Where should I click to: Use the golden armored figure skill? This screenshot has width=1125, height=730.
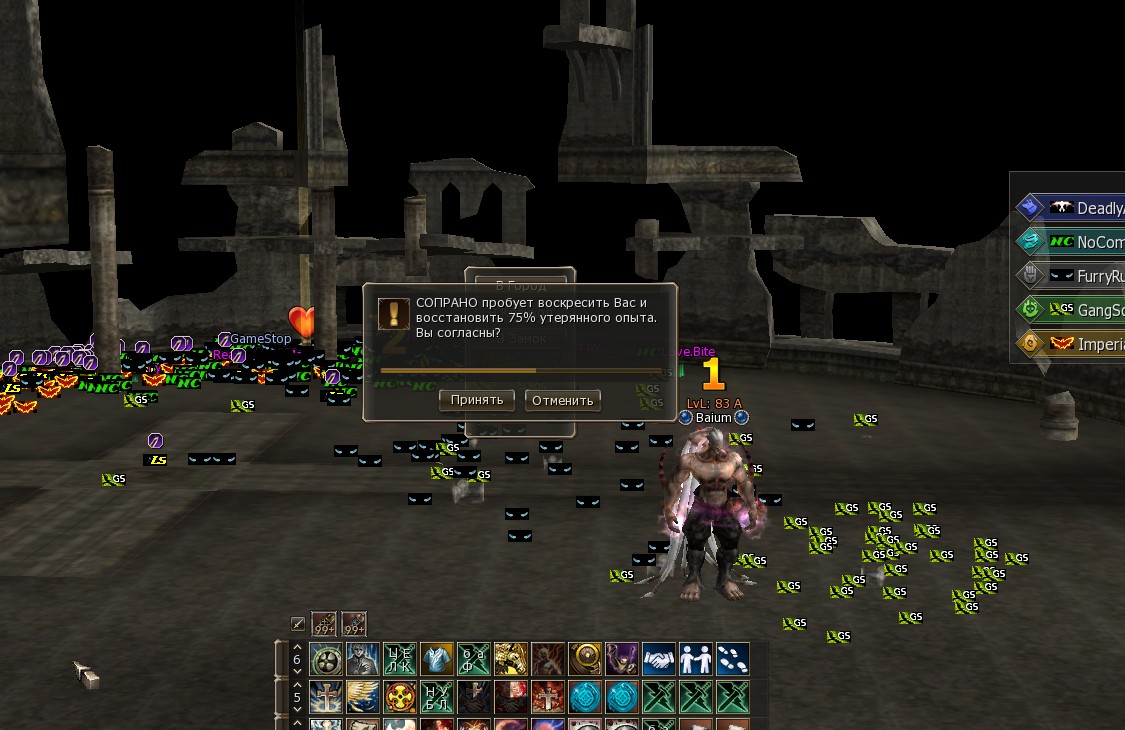(511, 659)
